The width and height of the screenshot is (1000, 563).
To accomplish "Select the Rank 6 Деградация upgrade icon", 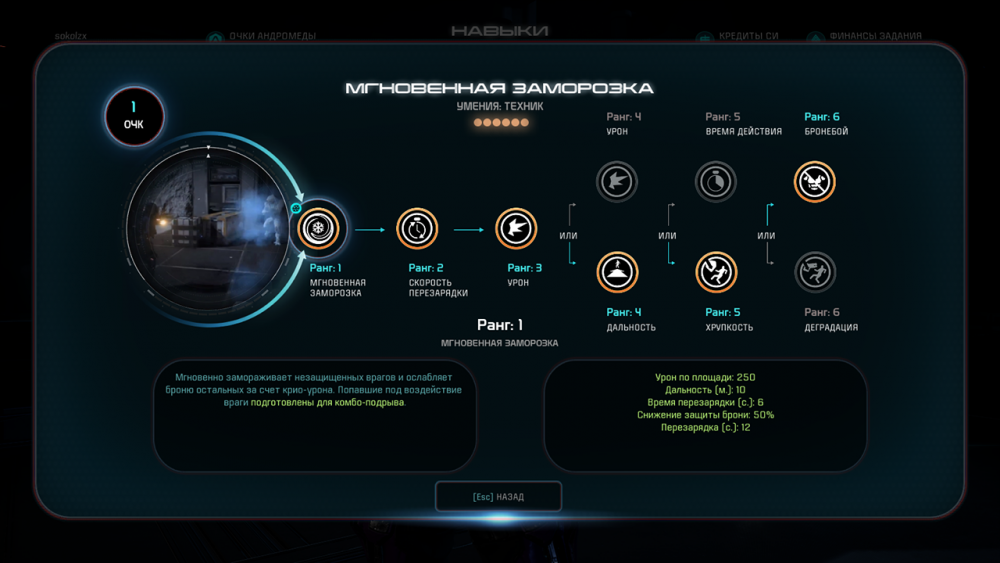I will pos(815,272).
